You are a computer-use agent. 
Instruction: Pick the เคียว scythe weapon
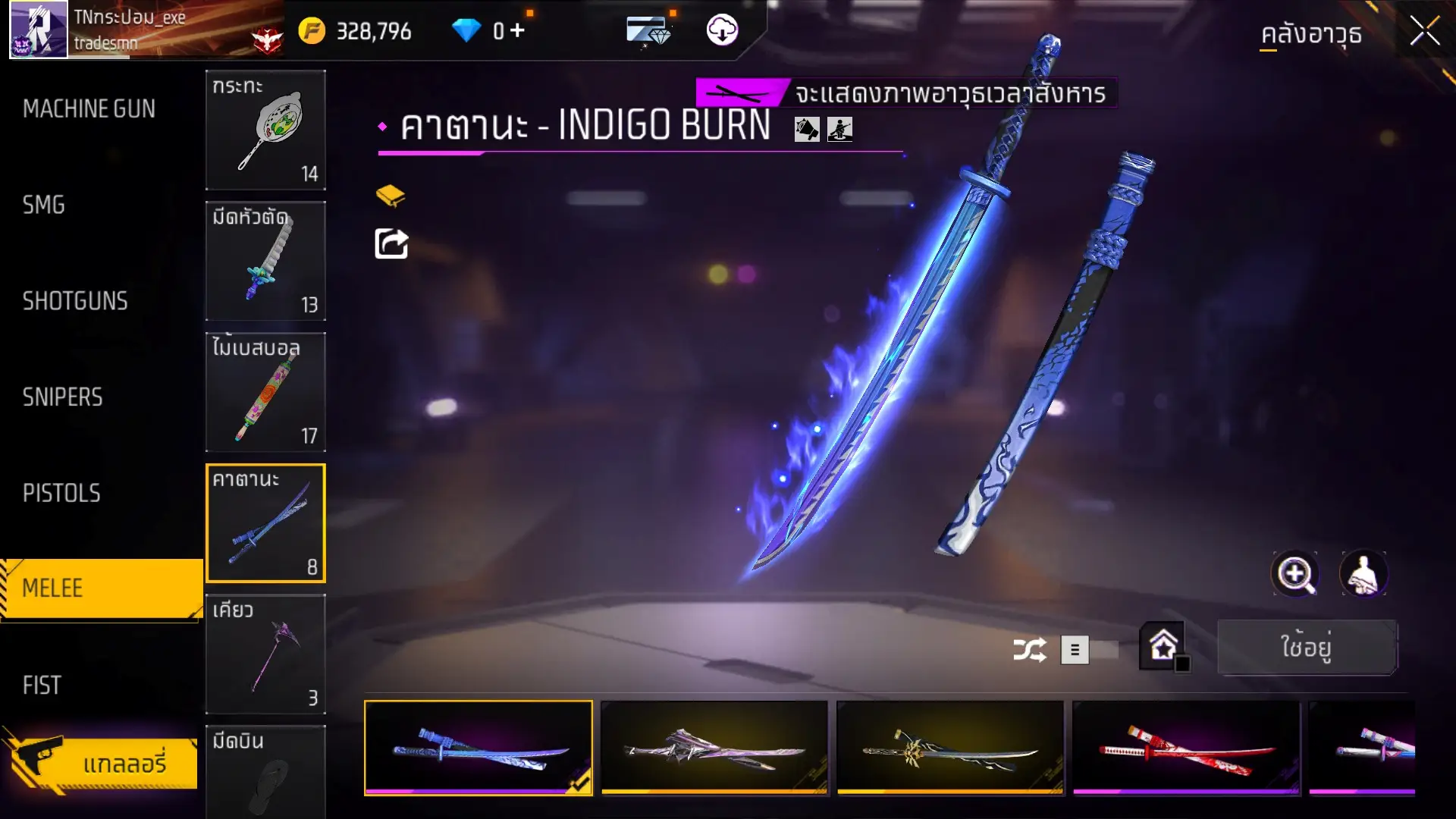[x=265, y=654]
